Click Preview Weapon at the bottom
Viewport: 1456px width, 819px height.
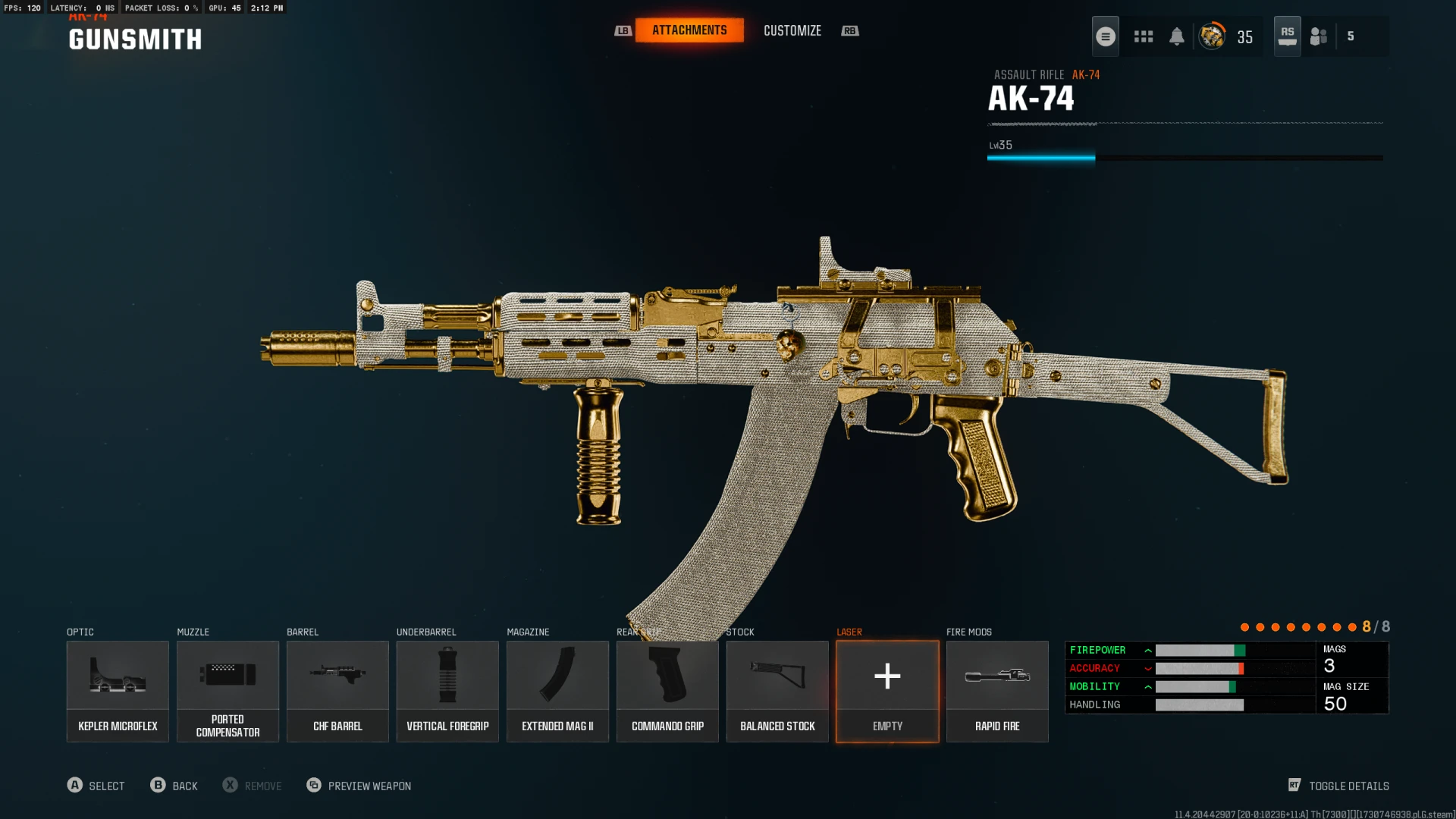pos(359,786)
